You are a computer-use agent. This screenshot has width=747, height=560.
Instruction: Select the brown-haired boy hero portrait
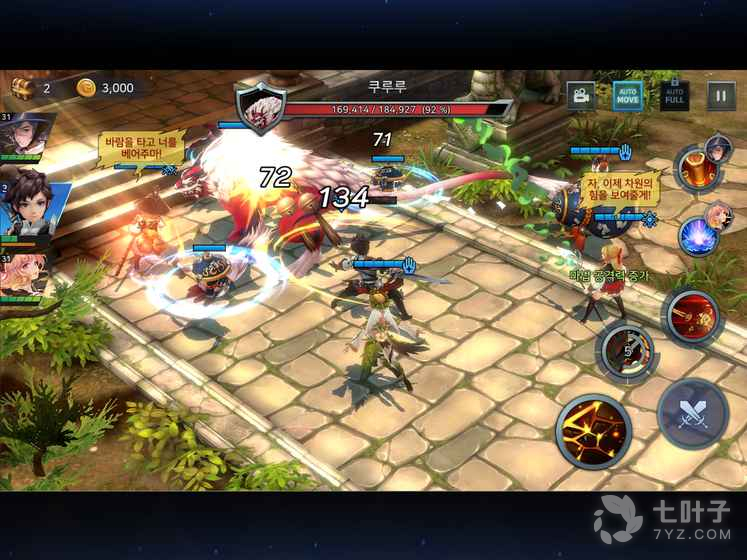click(x=24, y=207)
